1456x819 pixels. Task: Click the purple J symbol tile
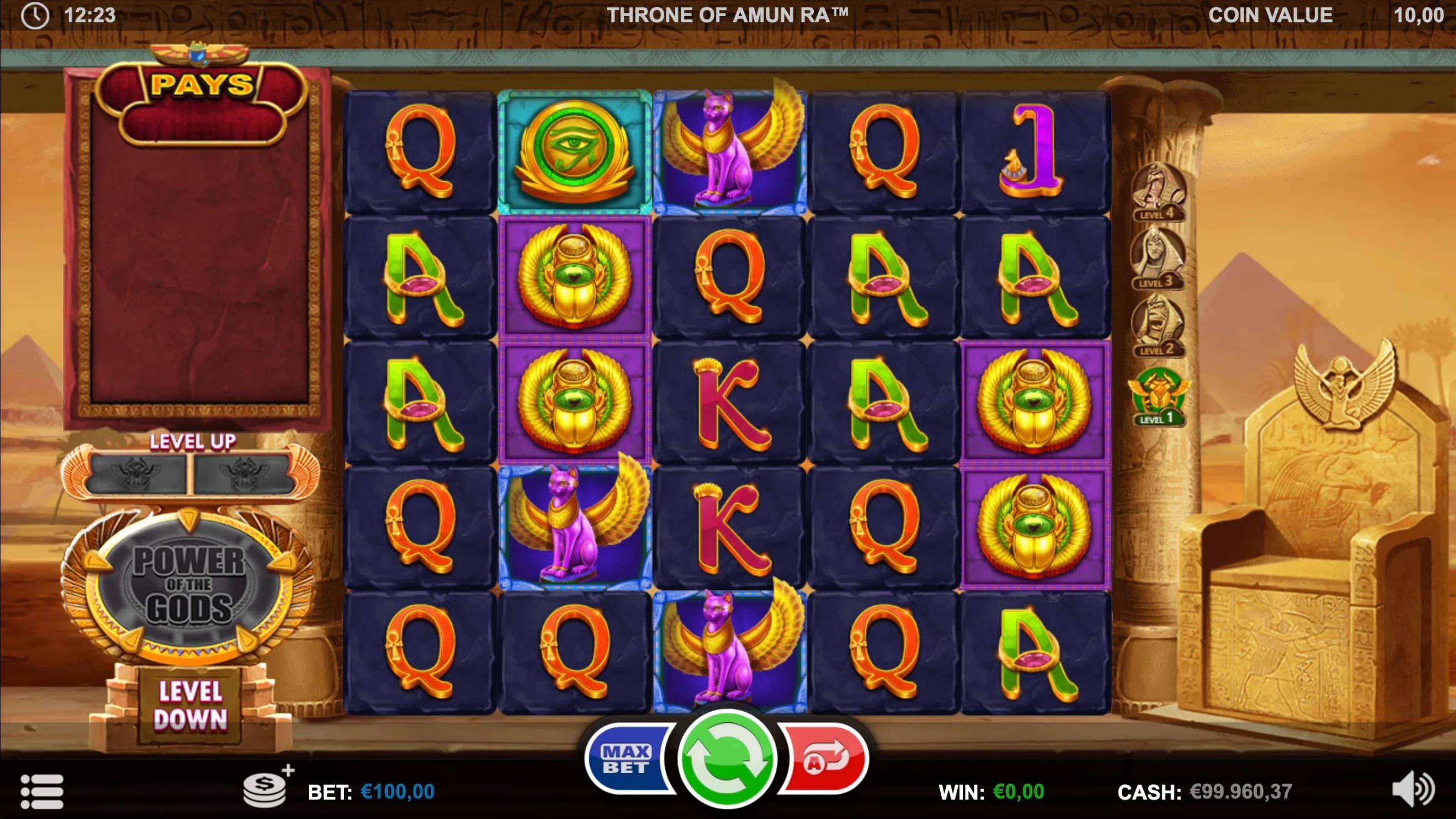(1035, 152)
